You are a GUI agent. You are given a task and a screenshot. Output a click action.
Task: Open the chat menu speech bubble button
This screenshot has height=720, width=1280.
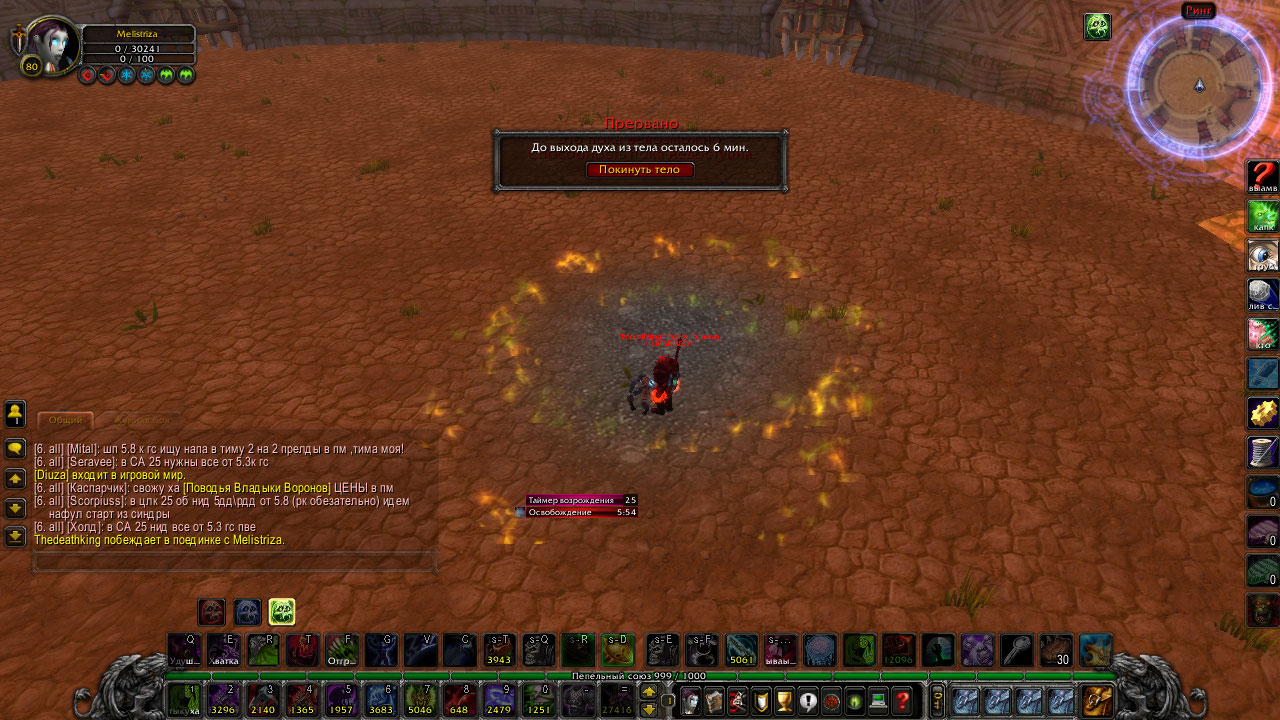(15, 449)
